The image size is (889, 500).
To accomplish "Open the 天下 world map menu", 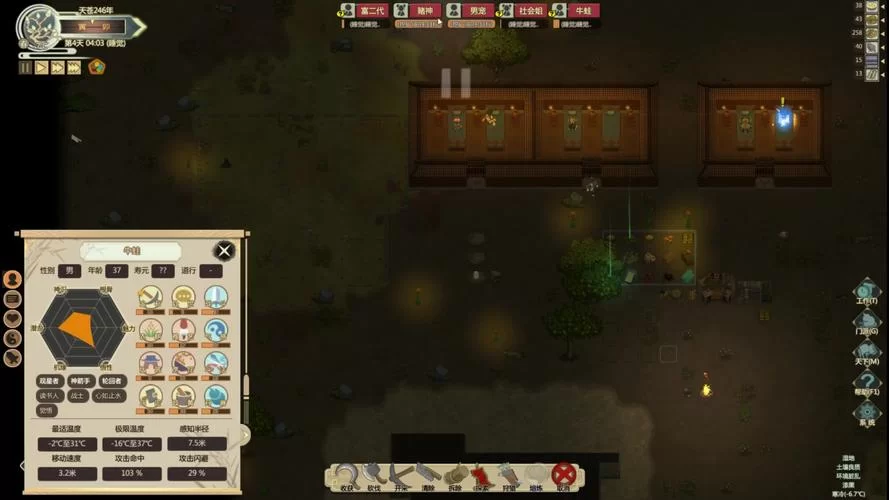I will tap(866, 352).
